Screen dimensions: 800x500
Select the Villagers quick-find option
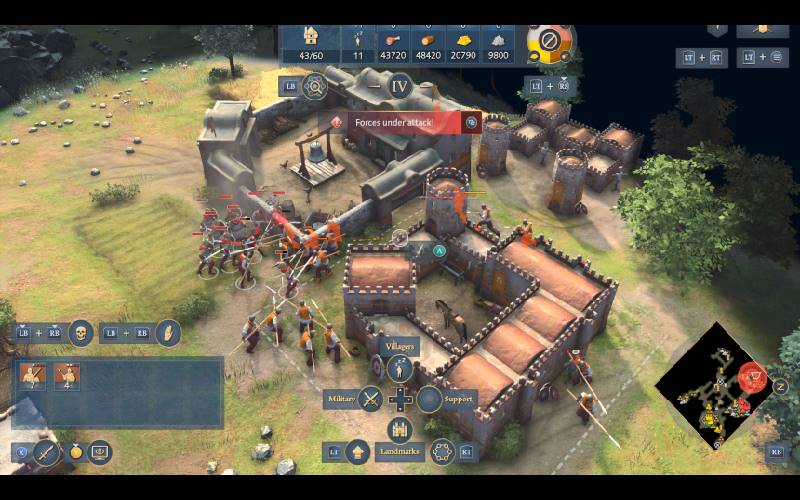pos(401,369)
